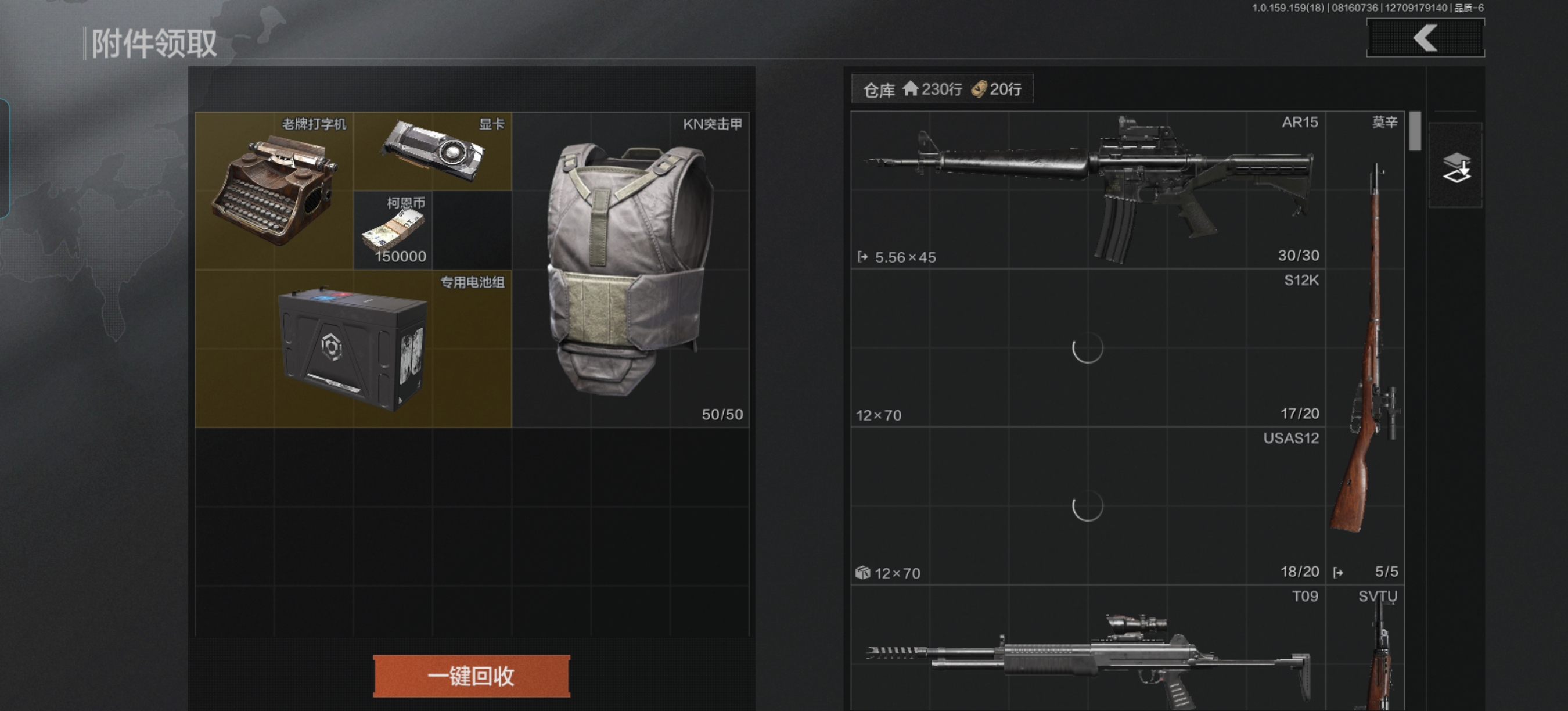Click the warehouse scrollbar handle
1568x711 pixels.
(x=1415, y=130)
